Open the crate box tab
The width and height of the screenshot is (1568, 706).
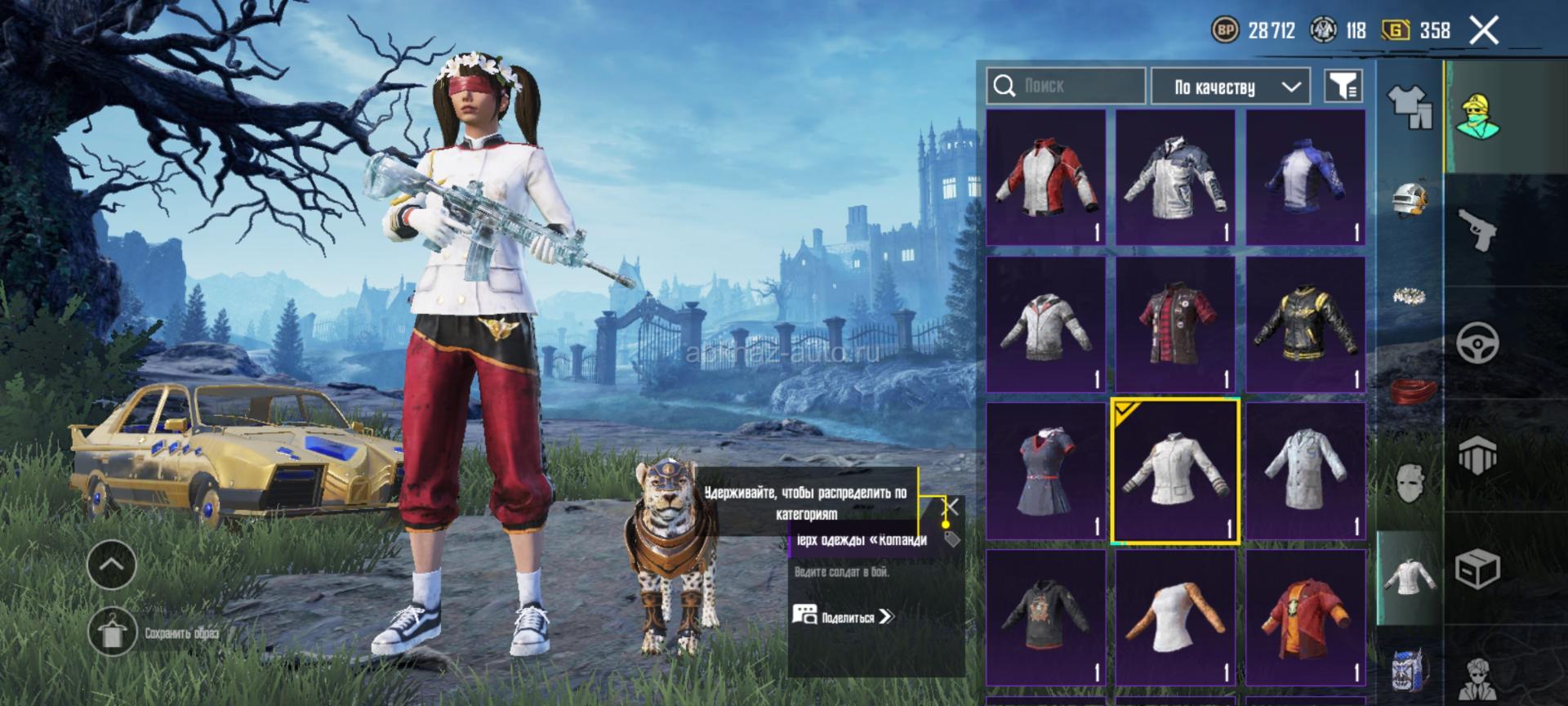coord(1478,567)
